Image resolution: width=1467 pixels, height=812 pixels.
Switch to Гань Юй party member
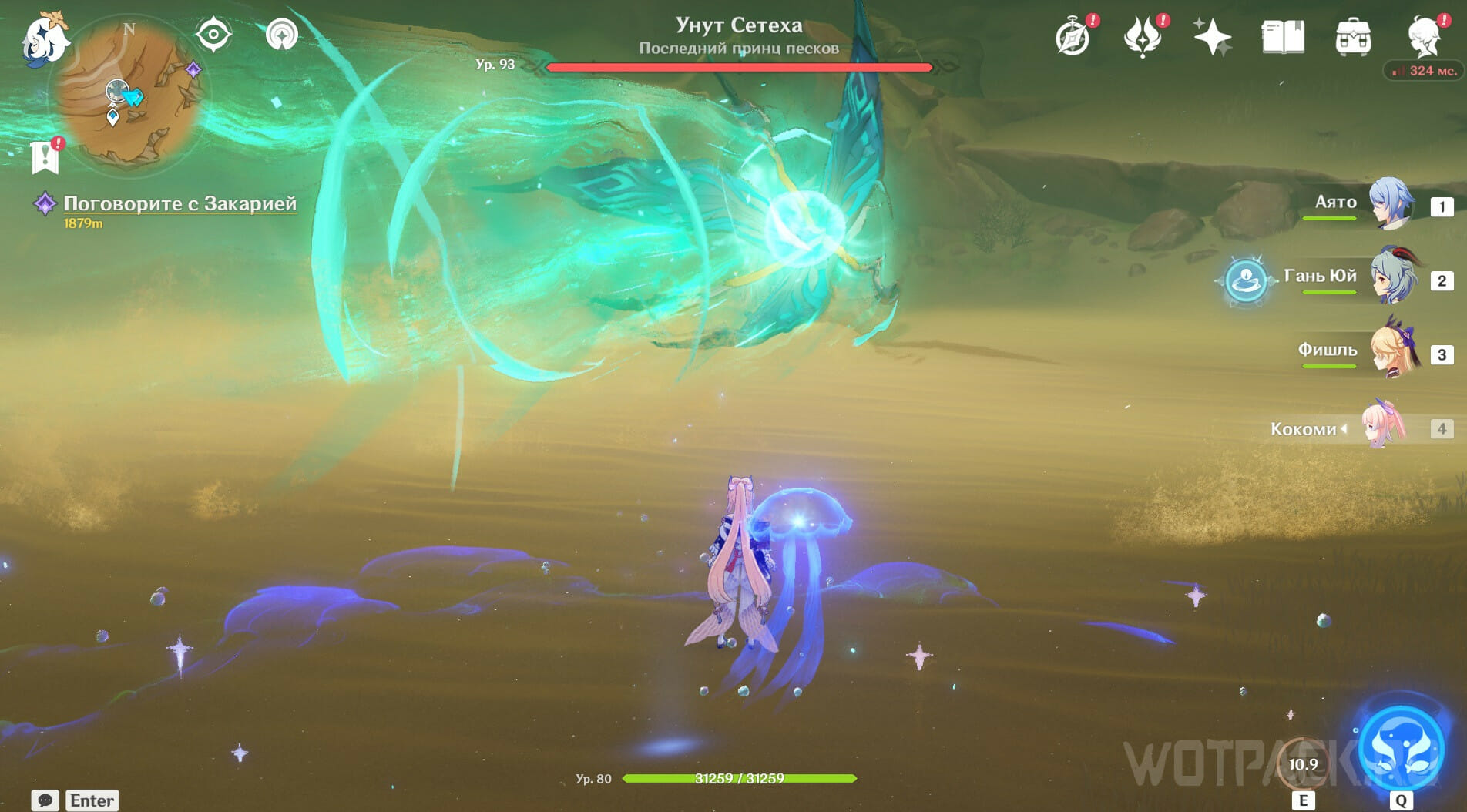coord(1391,277)
